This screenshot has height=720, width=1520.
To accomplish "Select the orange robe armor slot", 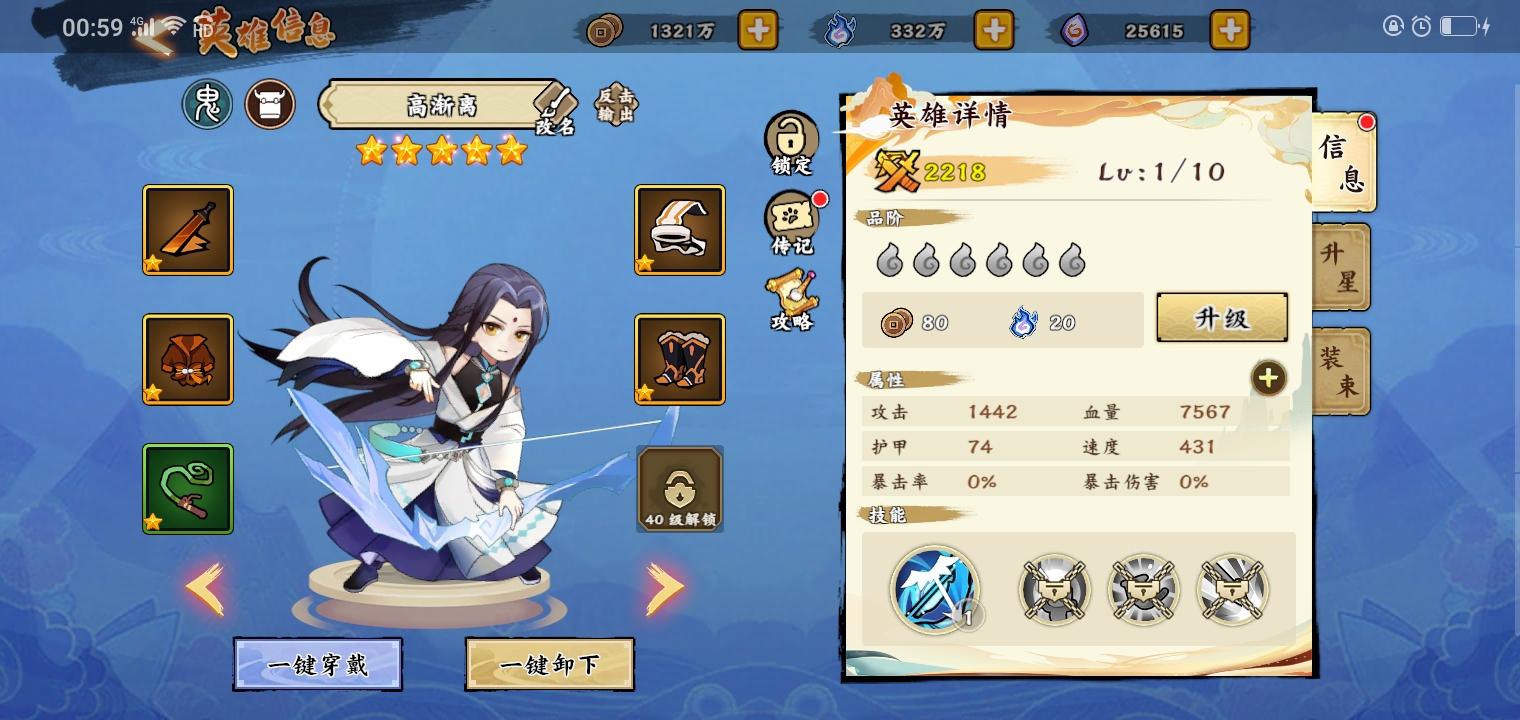I will click(x=187, y=359).
